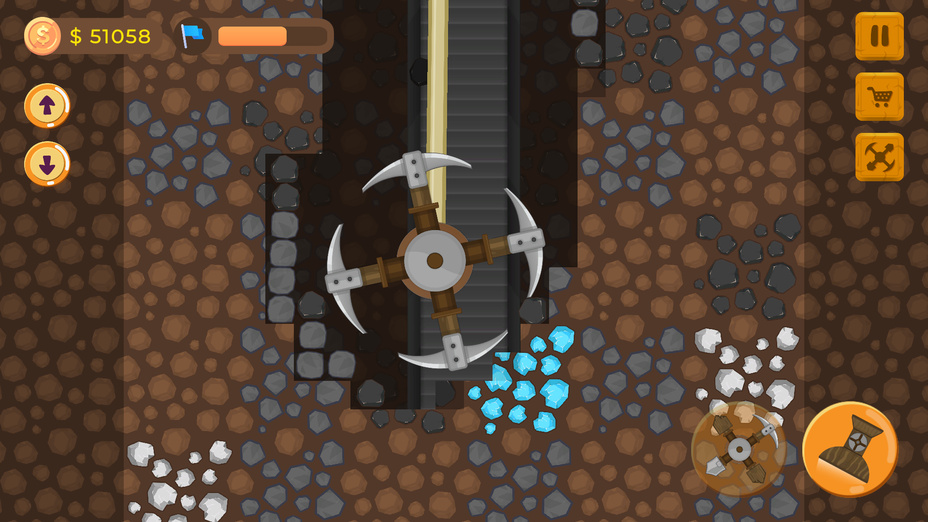Tap the down arrow button
The height and width of the screenshot is (522, 928).
[47, 164]
